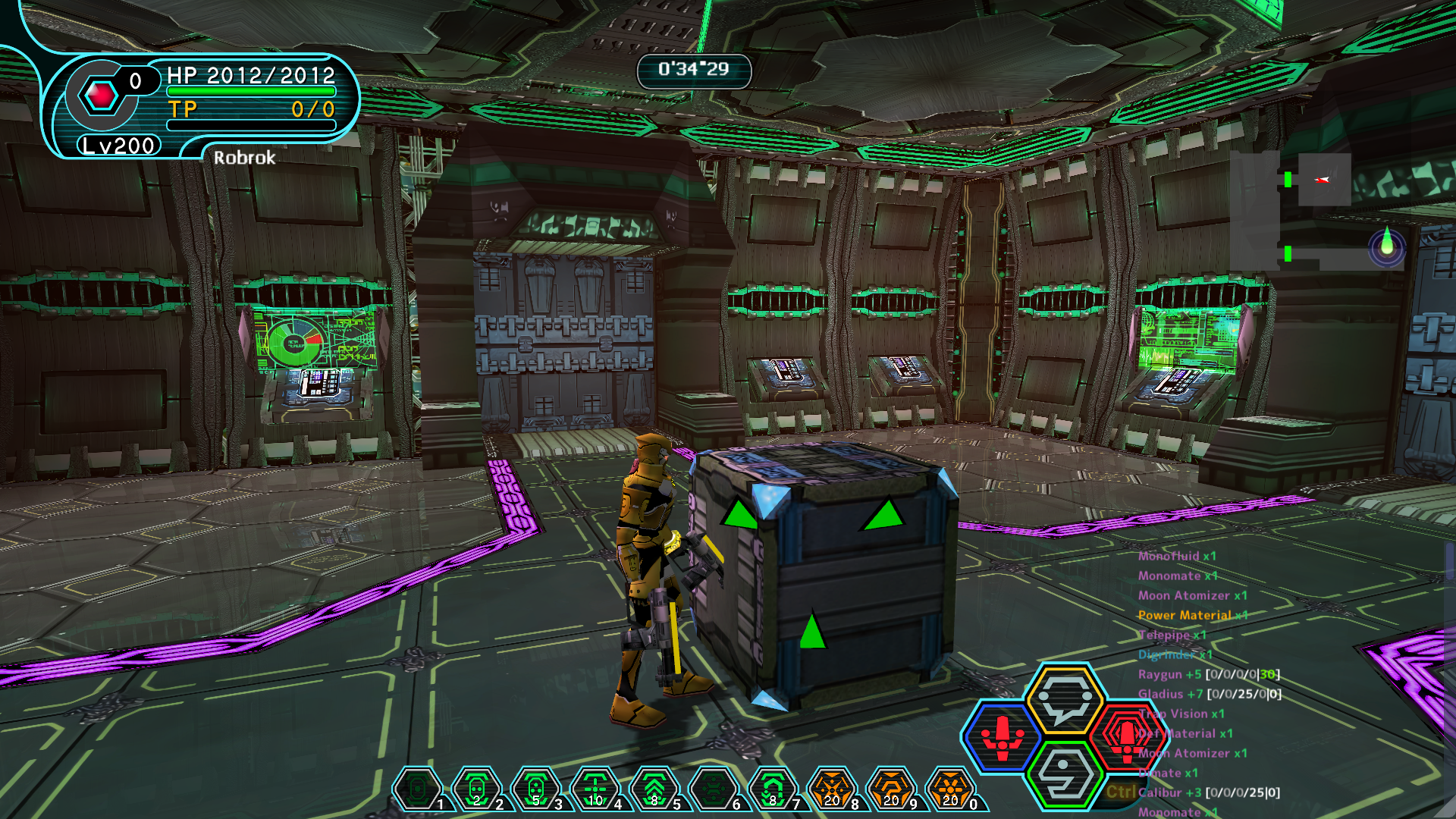Click the red-bordered heavy attack hexagon

(x=1126, y=737)
